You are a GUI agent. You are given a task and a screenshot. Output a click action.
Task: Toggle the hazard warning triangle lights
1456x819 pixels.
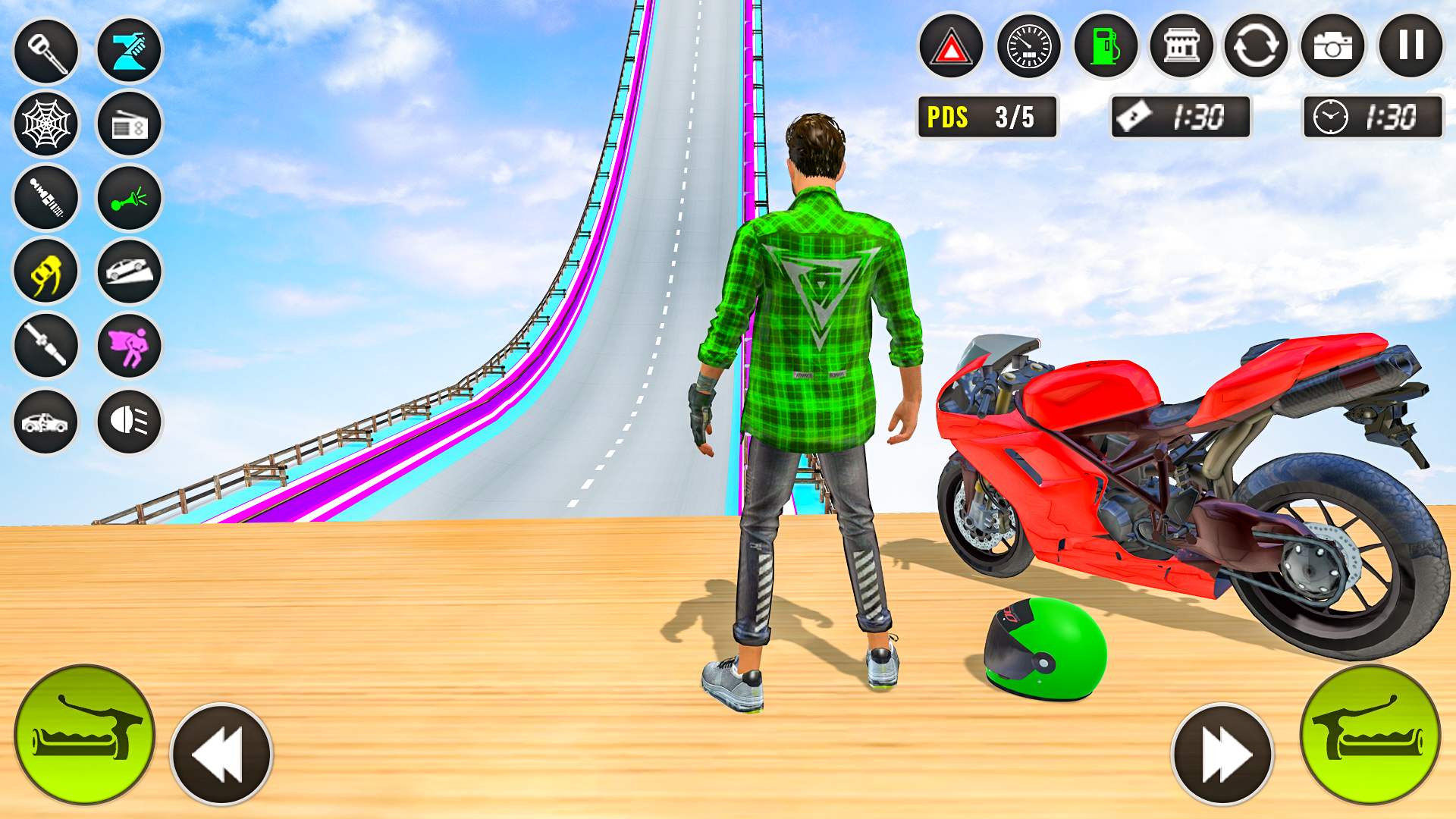point(952,47)
